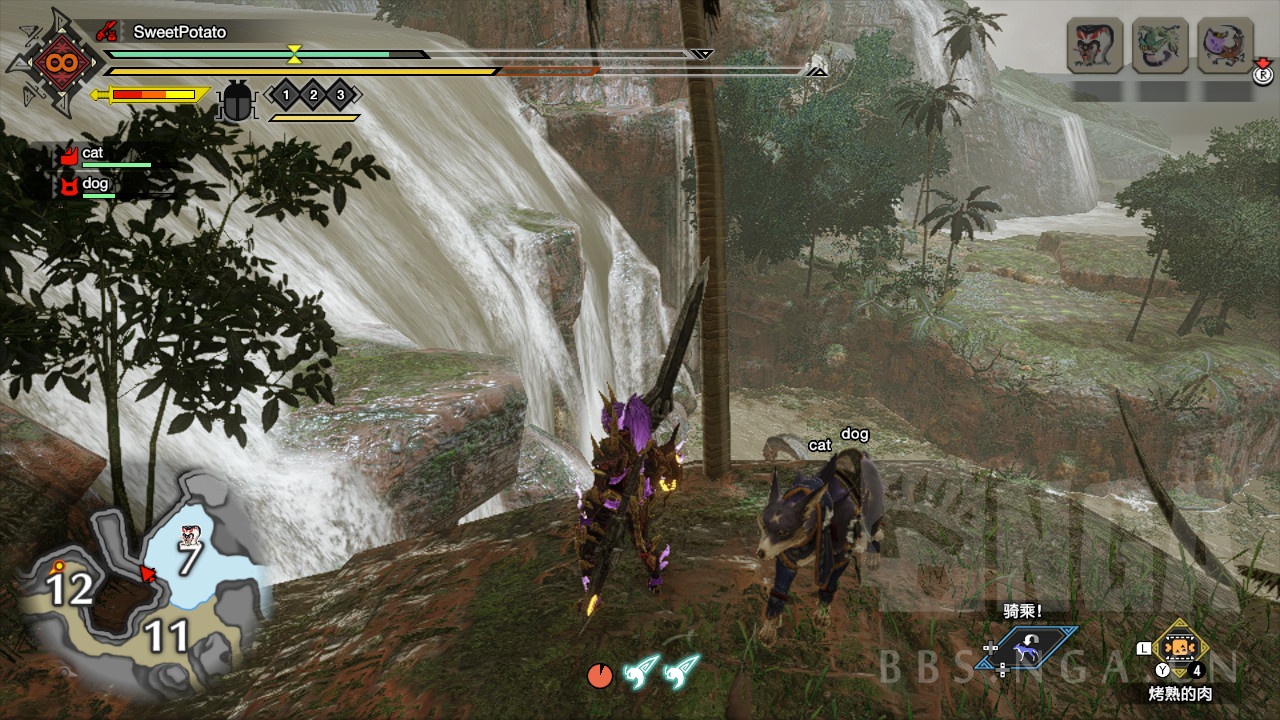Click the Palamute ride action icon
The image size is (1280, 720).
pos(1027,648)
